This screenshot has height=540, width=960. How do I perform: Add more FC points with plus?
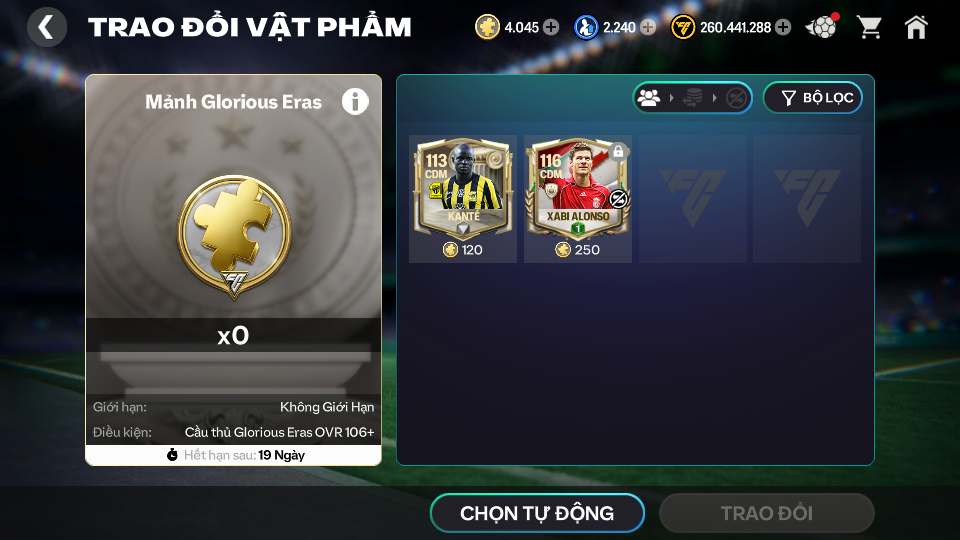pos(783,27)
